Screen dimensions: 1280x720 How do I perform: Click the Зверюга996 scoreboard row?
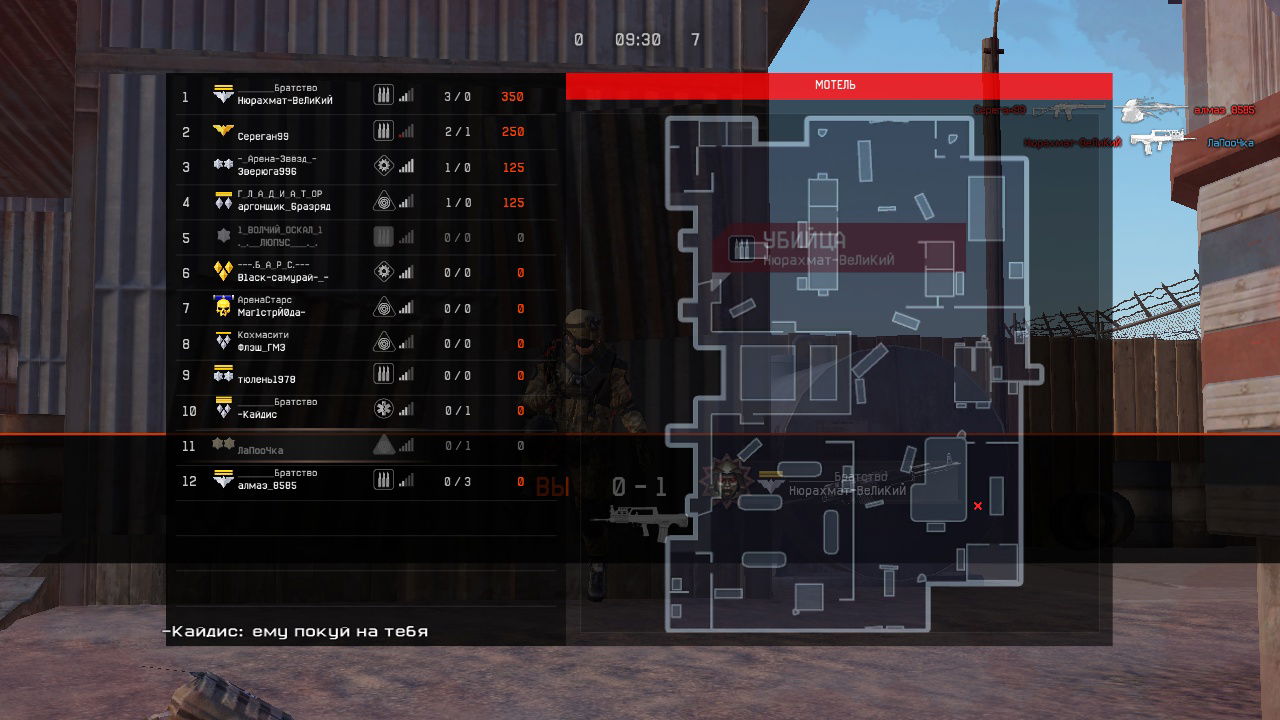pyautogui.click(x=360, y=167)
